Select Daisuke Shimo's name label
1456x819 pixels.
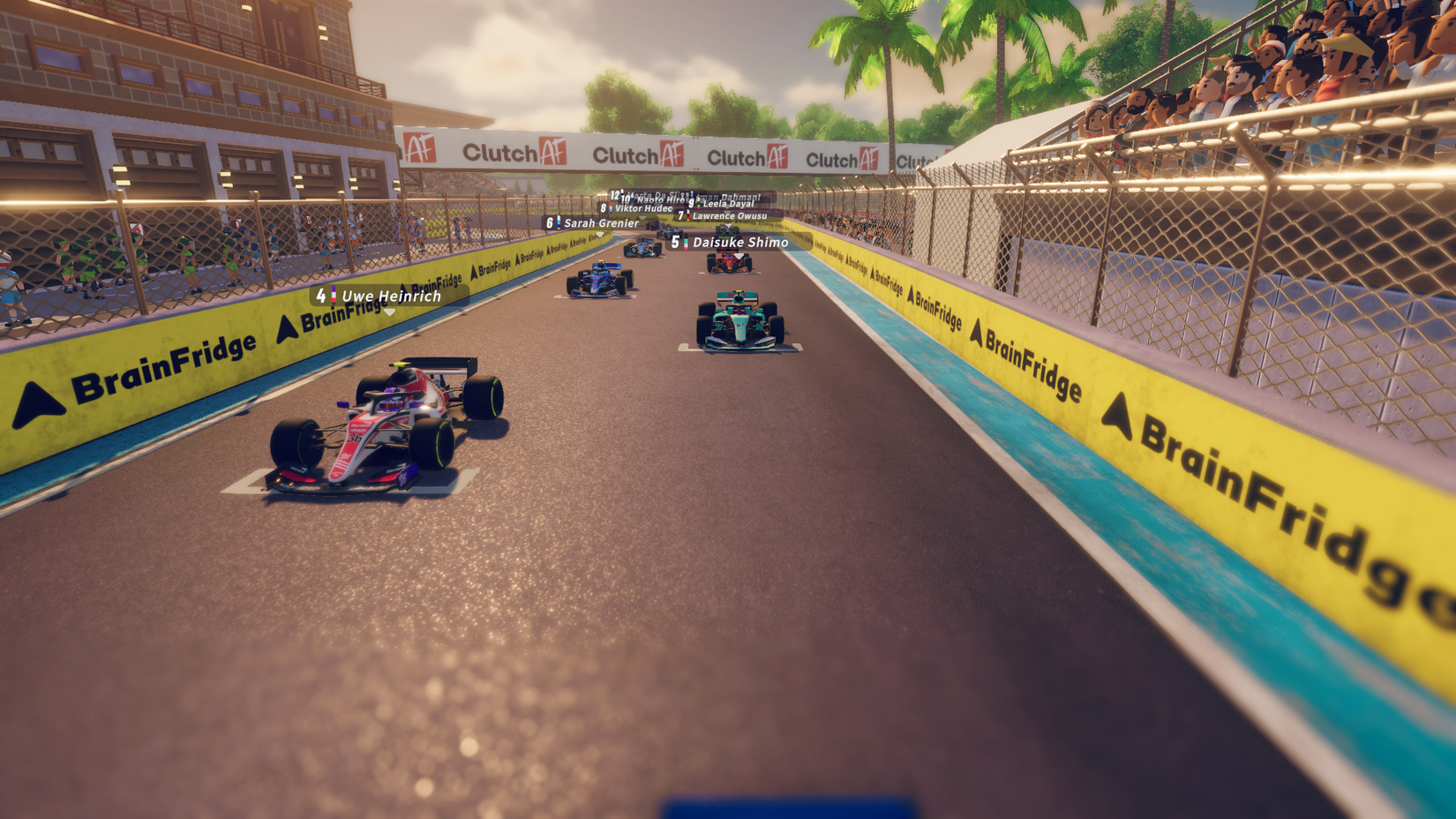point(739,242)
